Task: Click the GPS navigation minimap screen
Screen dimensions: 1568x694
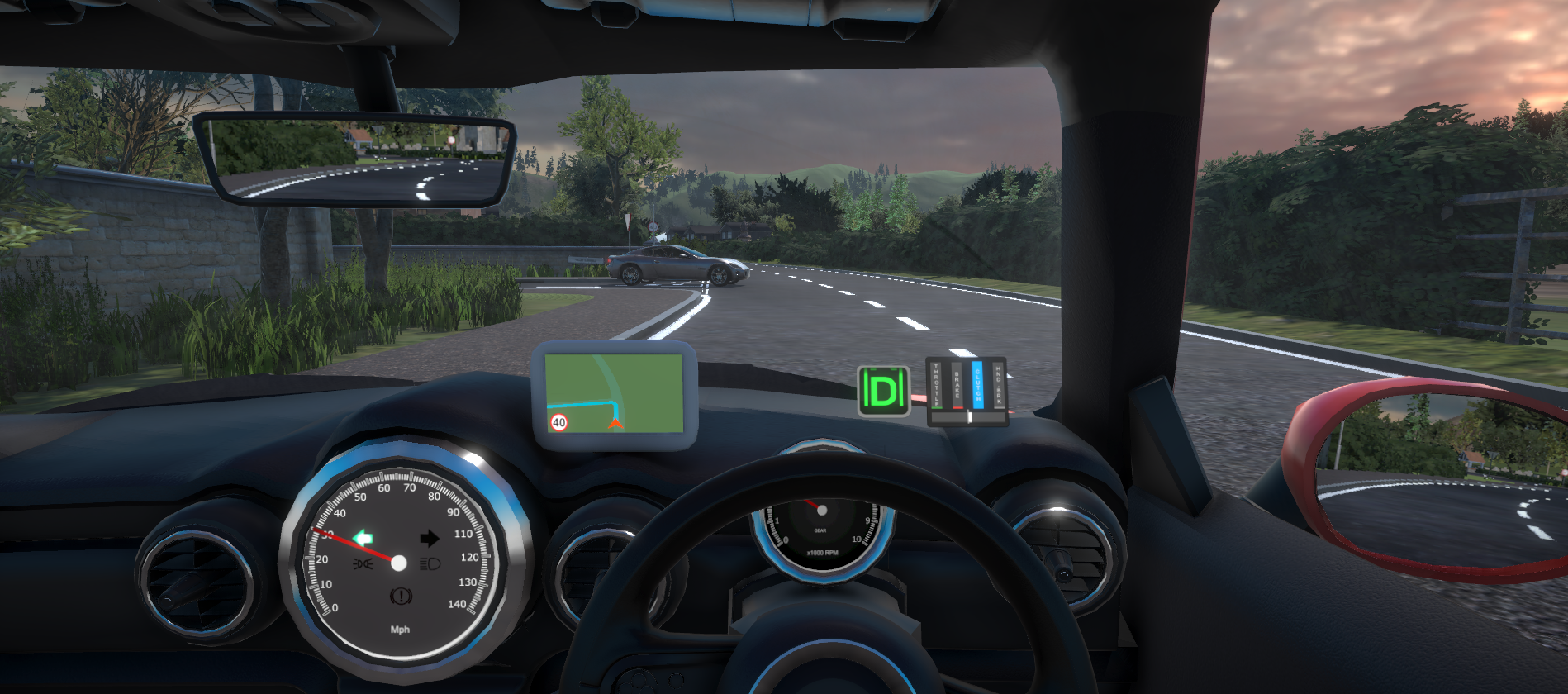Action: pyautogui.click(x=615, y=393)
